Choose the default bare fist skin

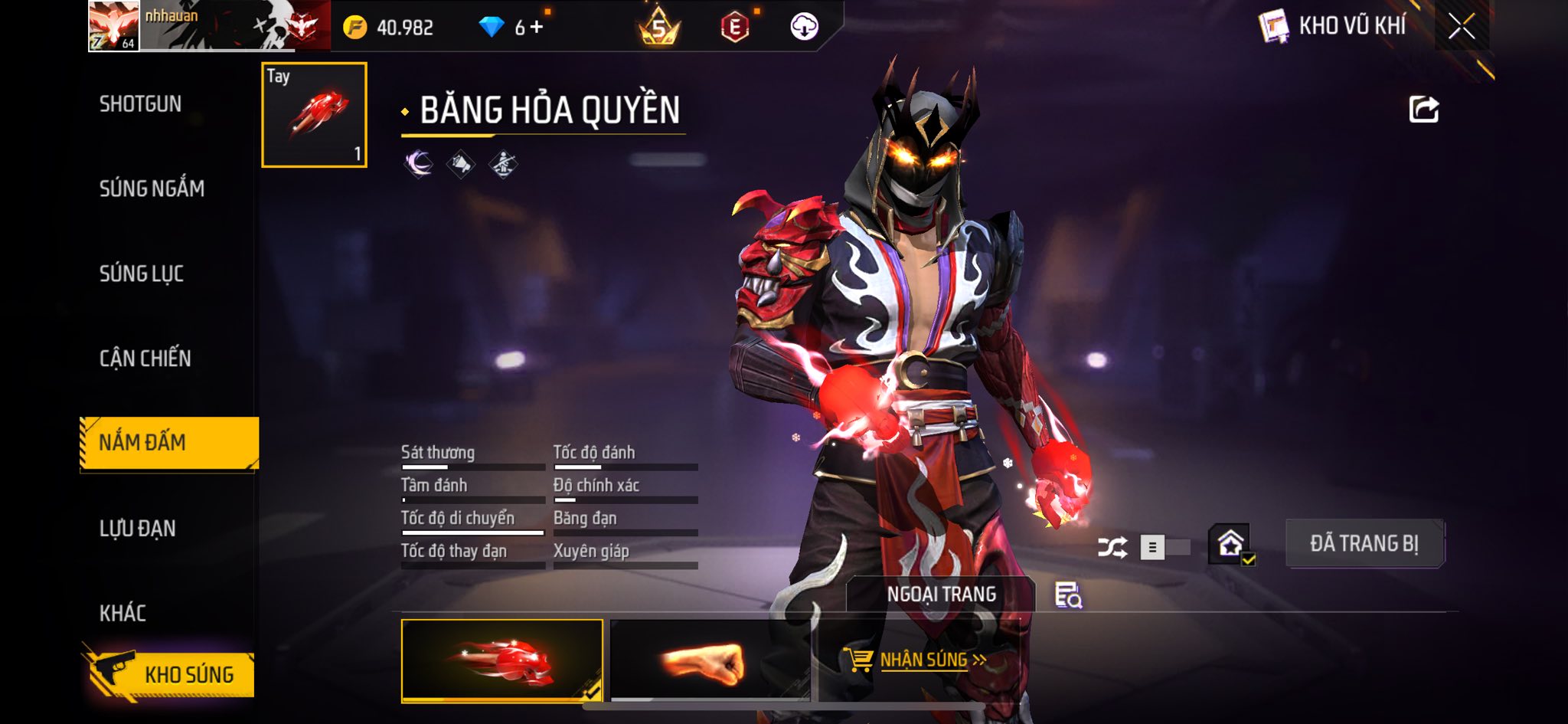(x=709, y=660)
